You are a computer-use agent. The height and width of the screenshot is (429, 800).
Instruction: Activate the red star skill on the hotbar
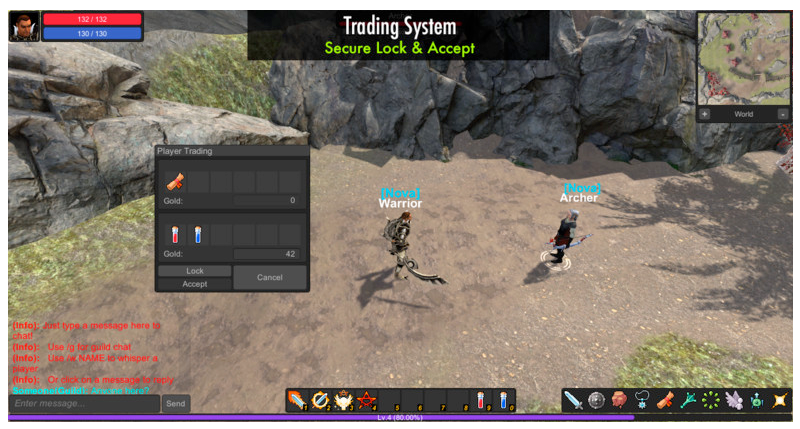point(366,400)
